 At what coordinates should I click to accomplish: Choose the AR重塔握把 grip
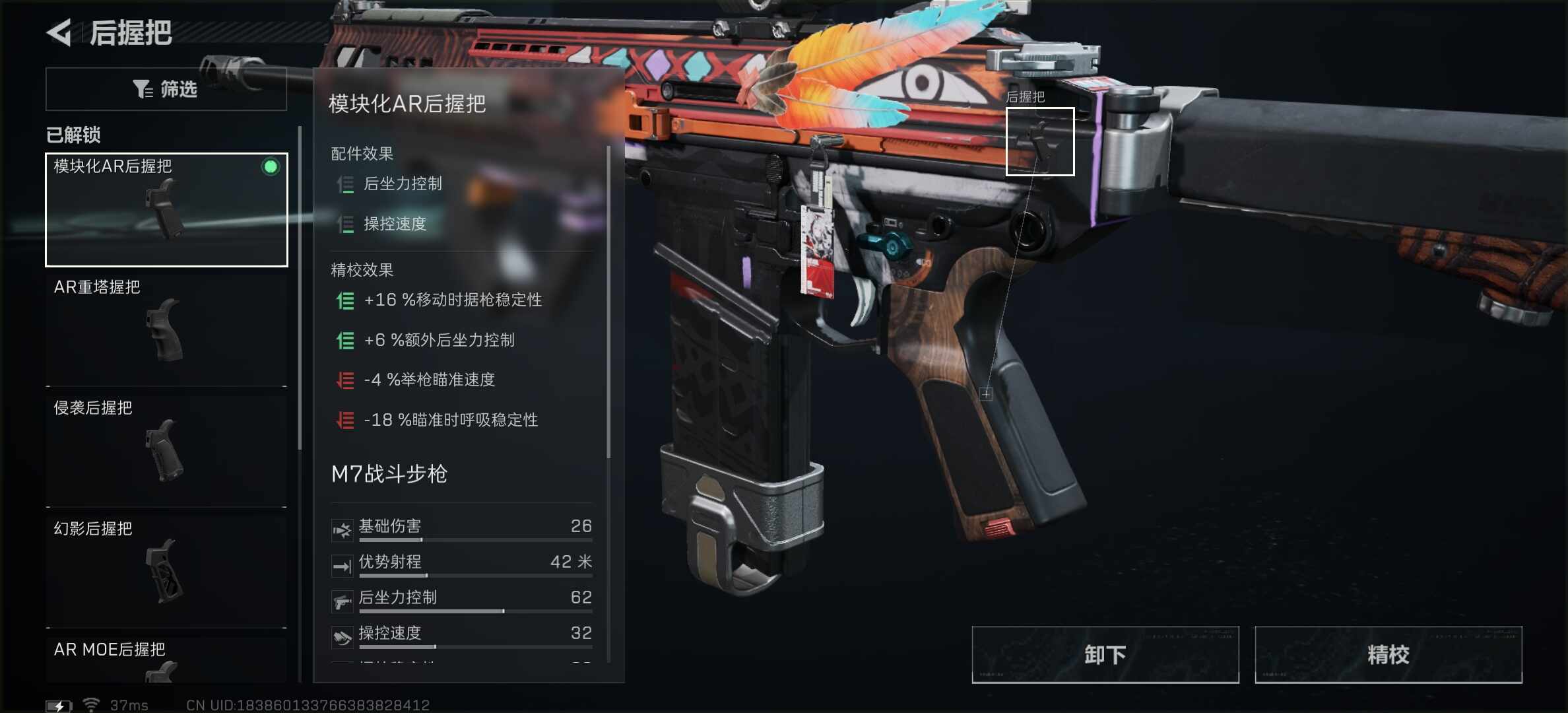(x=166, y=329)
